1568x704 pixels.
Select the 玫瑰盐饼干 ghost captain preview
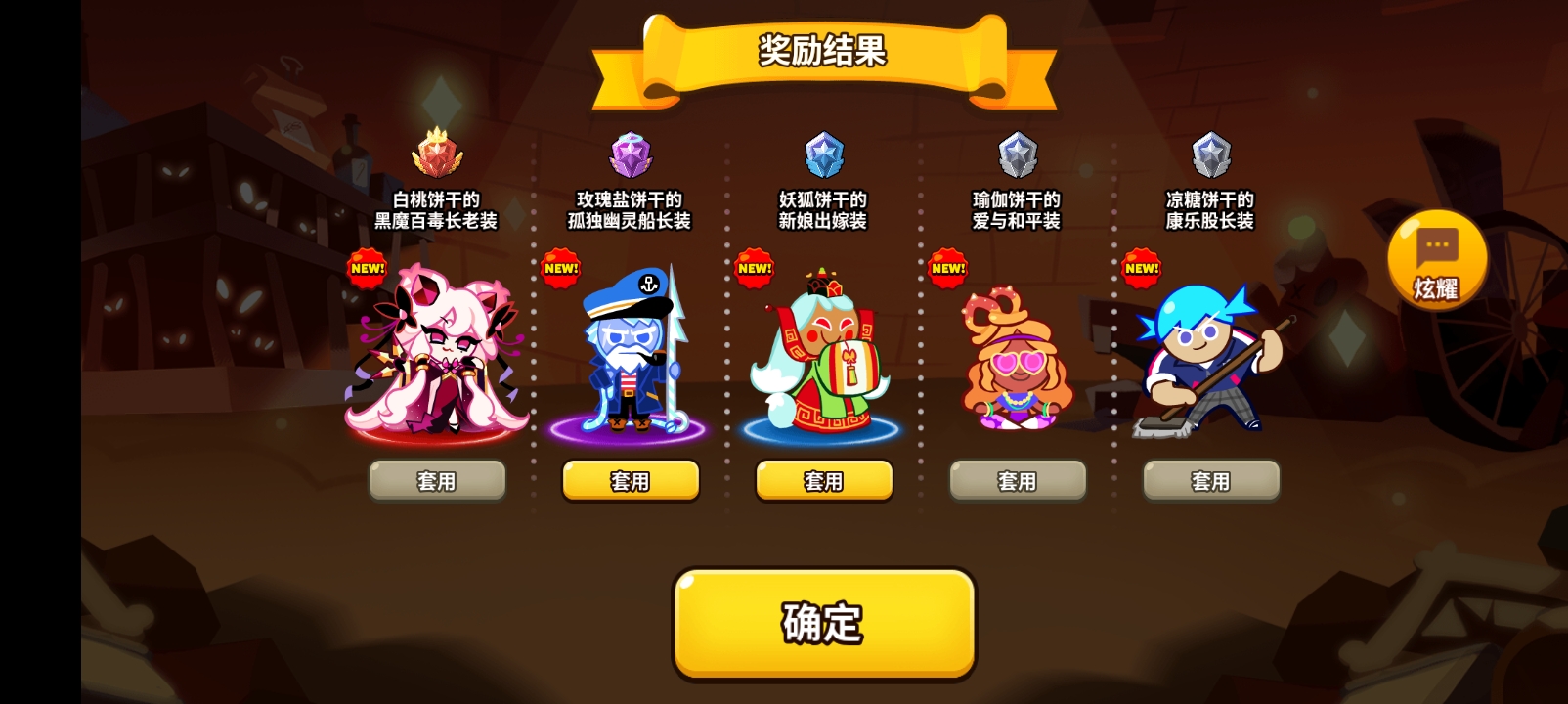(x=630, y=362)
